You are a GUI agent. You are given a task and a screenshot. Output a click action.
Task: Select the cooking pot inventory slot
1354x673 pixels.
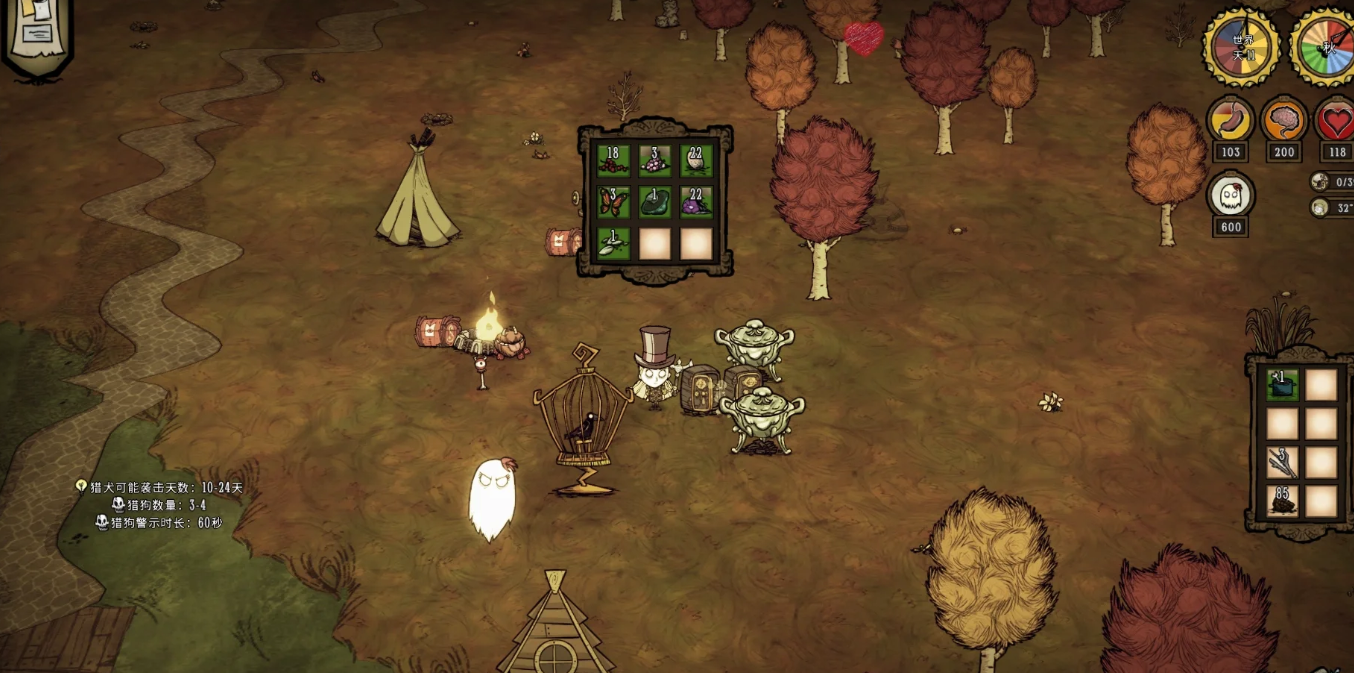(x=1282, y=385)
